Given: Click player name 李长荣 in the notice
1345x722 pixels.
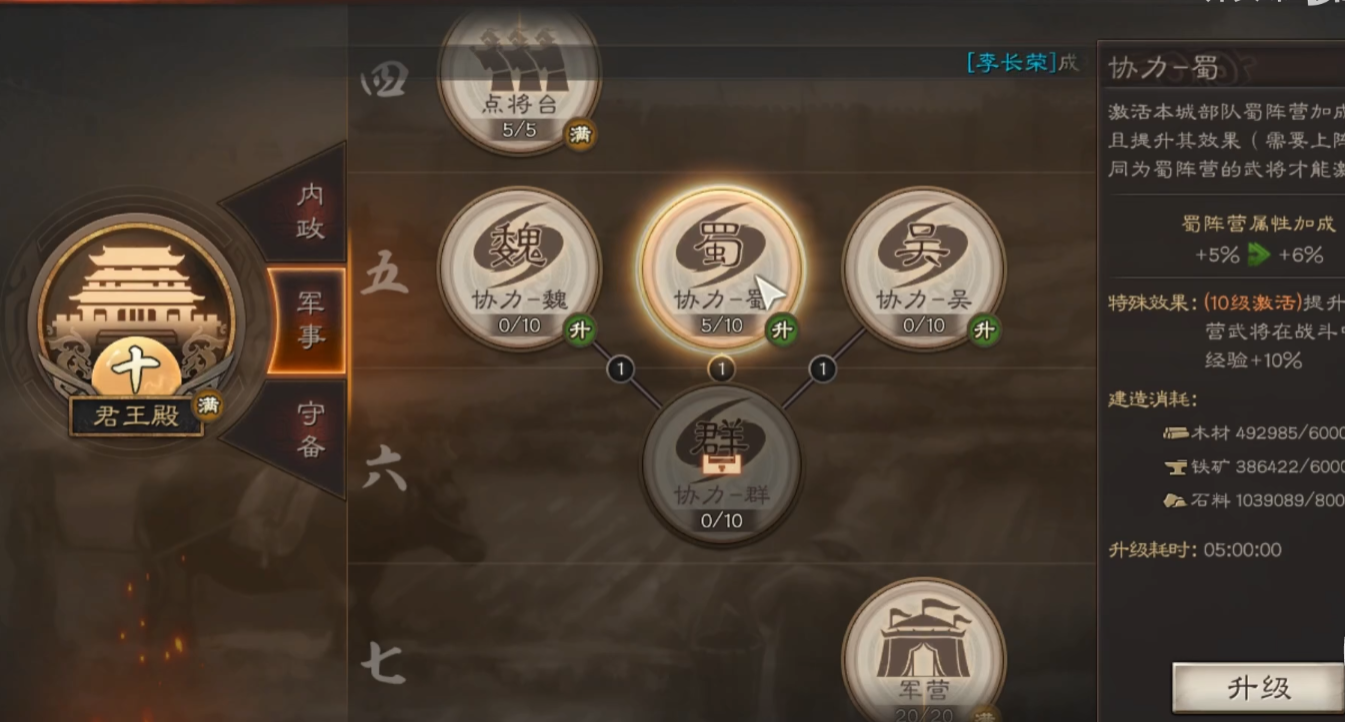Looking at the screenshot, I should point(1011,63).
